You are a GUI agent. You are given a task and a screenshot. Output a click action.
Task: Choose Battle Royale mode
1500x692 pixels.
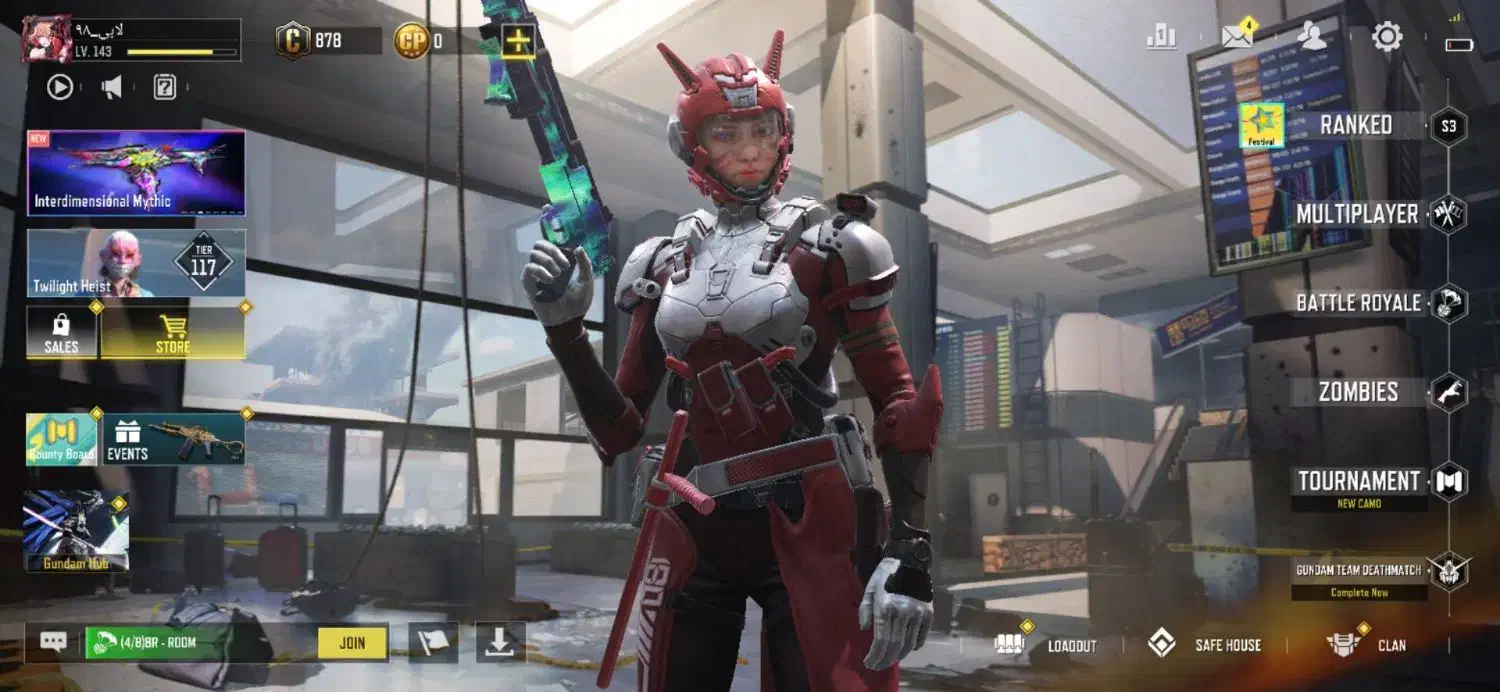(x=1358, y=303)
